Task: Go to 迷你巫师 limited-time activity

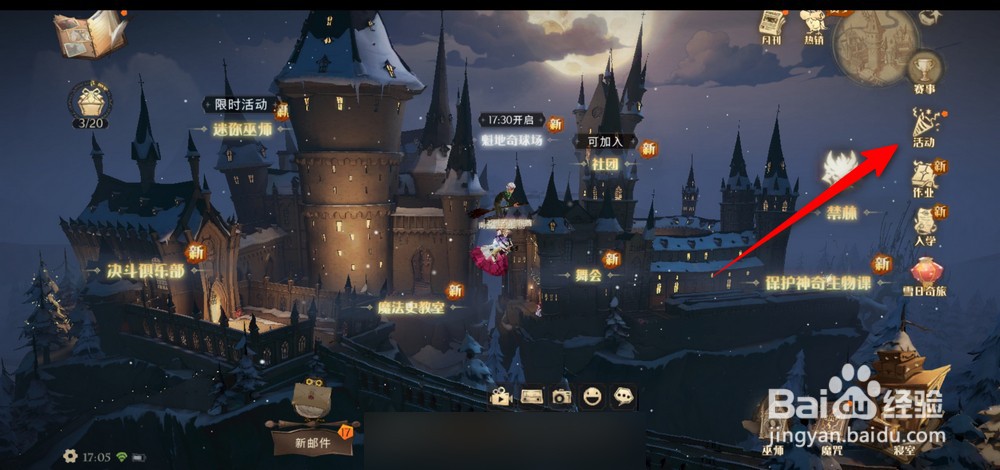Action: point(241,129)
